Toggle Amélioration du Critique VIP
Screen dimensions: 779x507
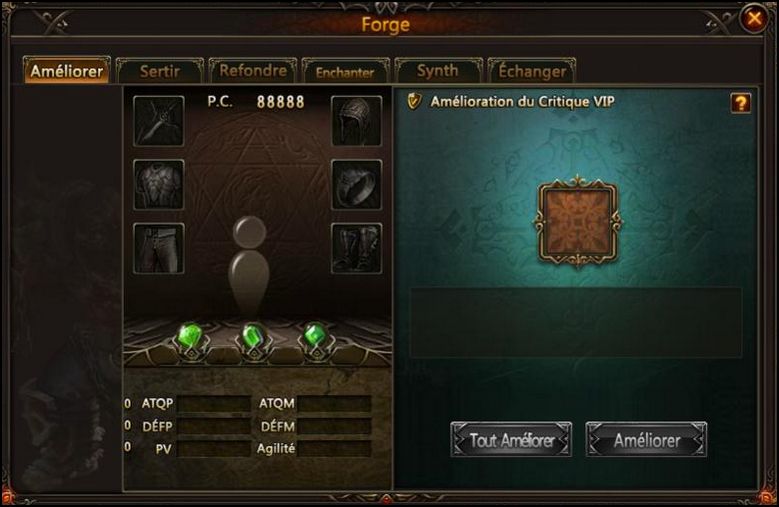[x=416, y=101]
